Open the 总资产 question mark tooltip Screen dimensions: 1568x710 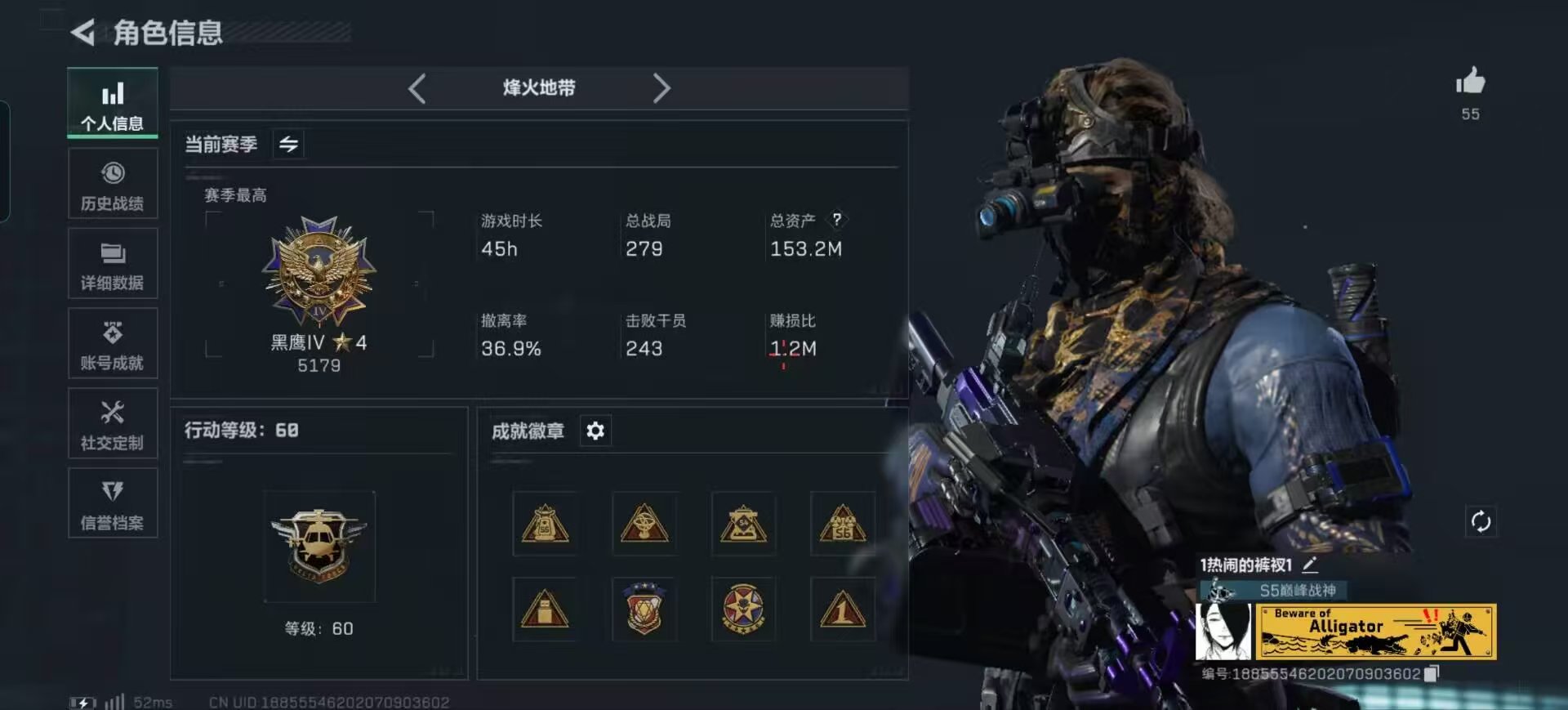click(x=837, y=219)
